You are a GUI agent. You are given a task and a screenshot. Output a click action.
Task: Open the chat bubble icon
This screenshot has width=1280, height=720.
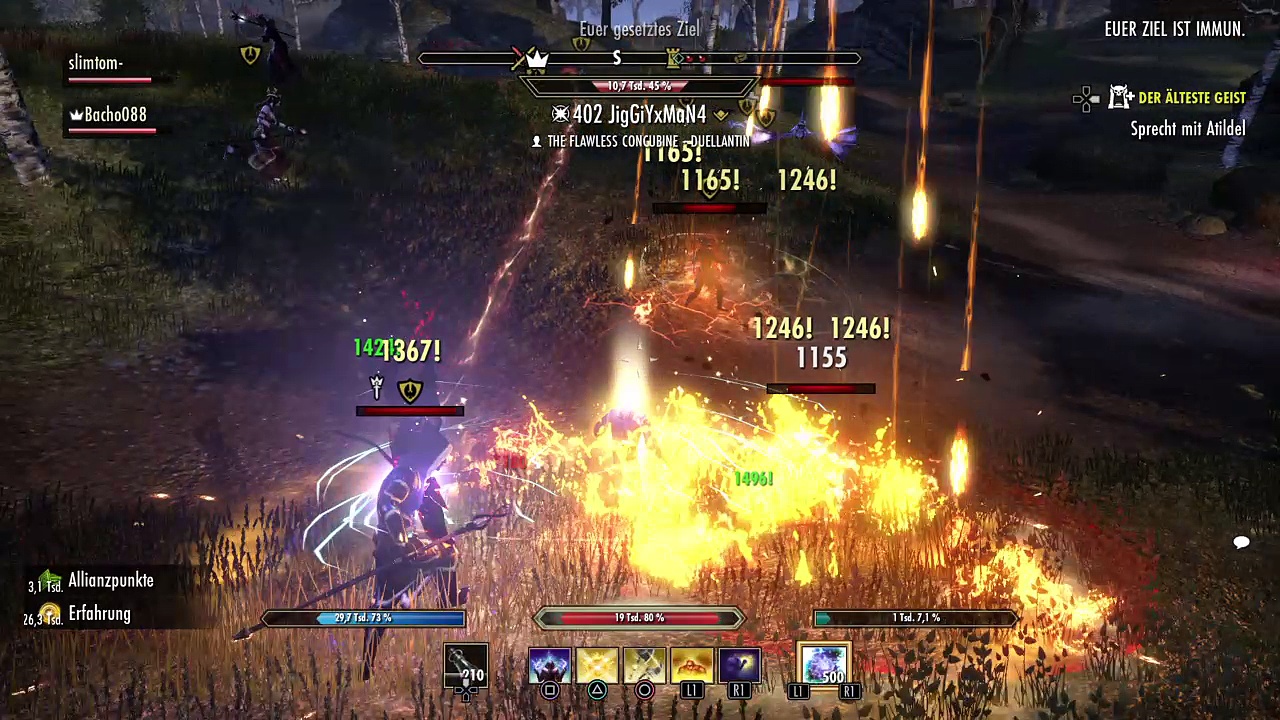tap(1242, 542)
